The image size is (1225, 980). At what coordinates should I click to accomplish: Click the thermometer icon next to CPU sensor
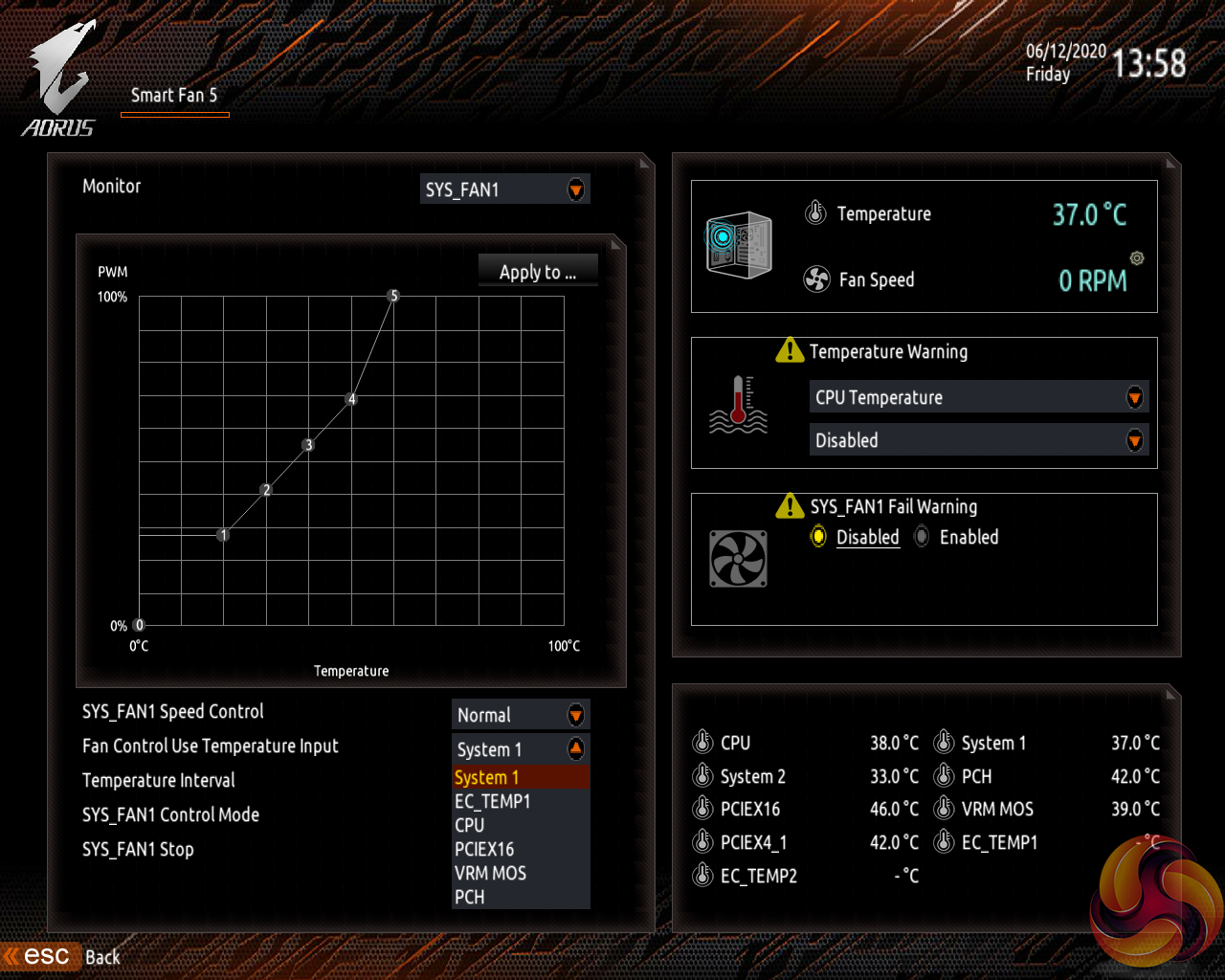(702, 742)
